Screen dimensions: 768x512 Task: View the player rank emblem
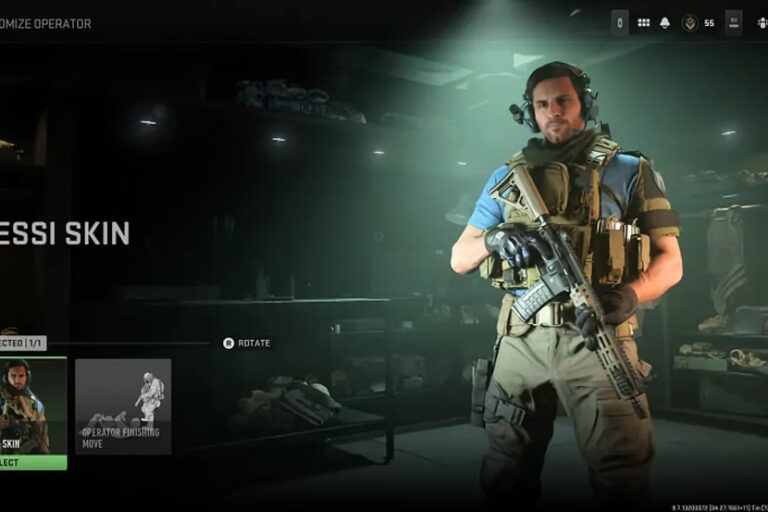coord(689,23)
